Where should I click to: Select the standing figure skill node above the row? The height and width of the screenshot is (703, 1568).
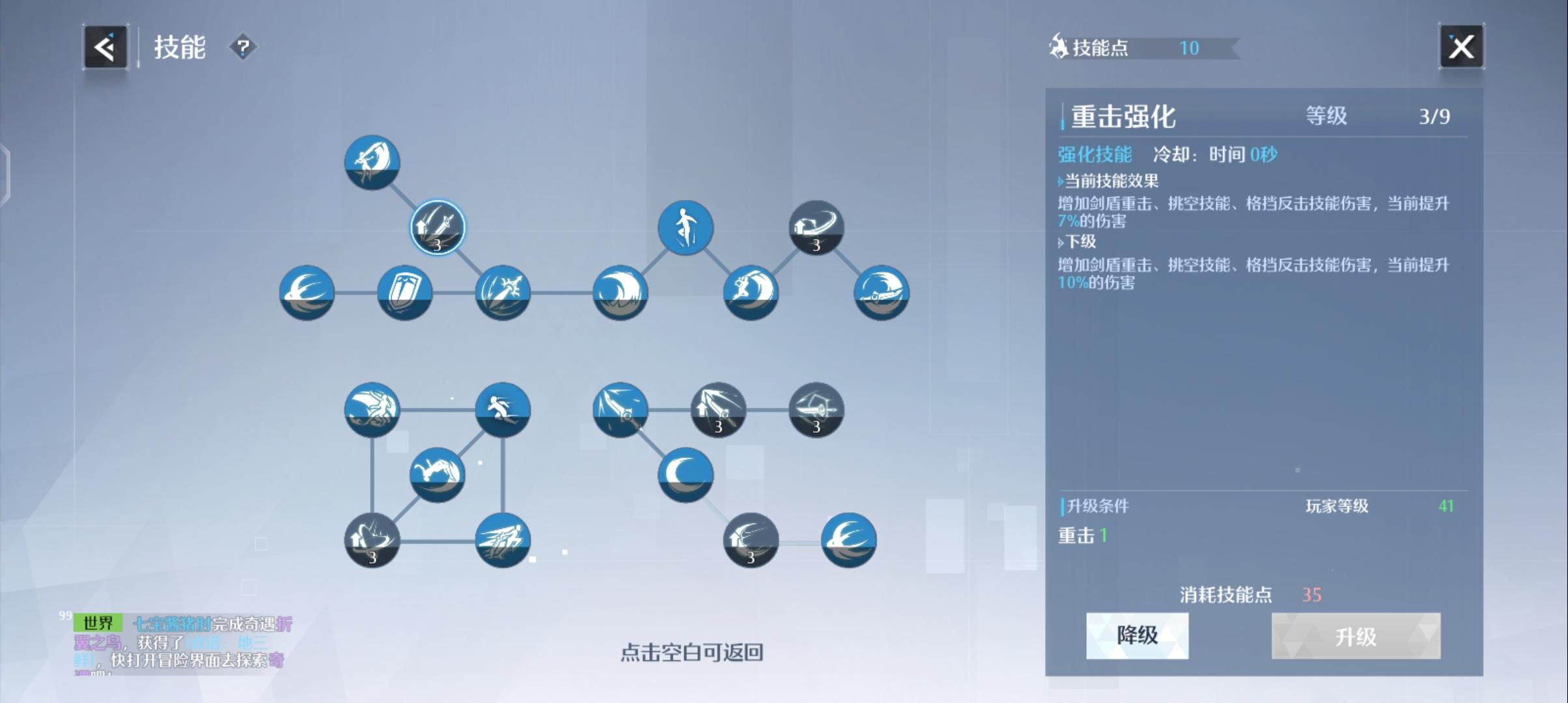click(x=685, y=227)
